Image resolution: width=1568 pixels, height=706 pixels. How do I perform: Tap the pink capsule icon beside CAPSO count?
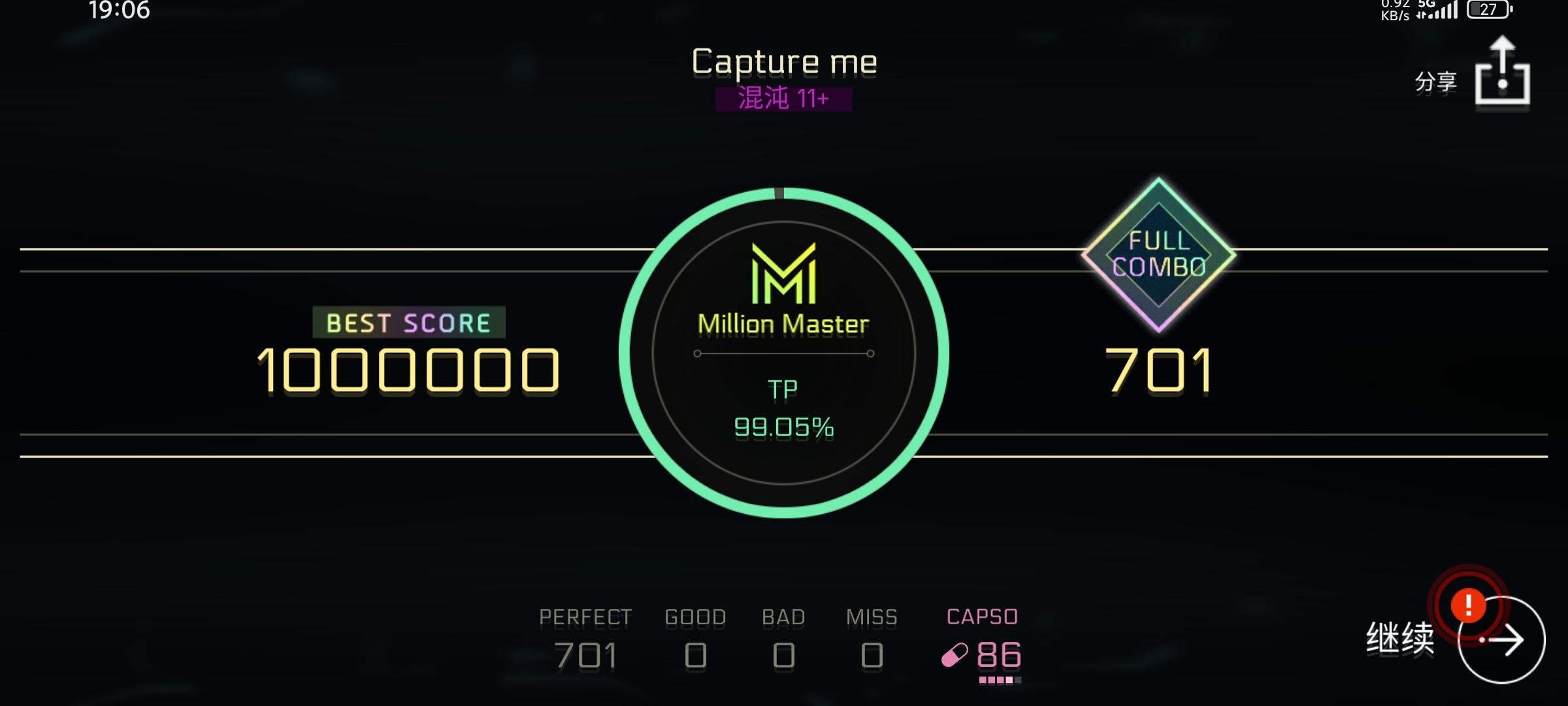click(953, 655)
